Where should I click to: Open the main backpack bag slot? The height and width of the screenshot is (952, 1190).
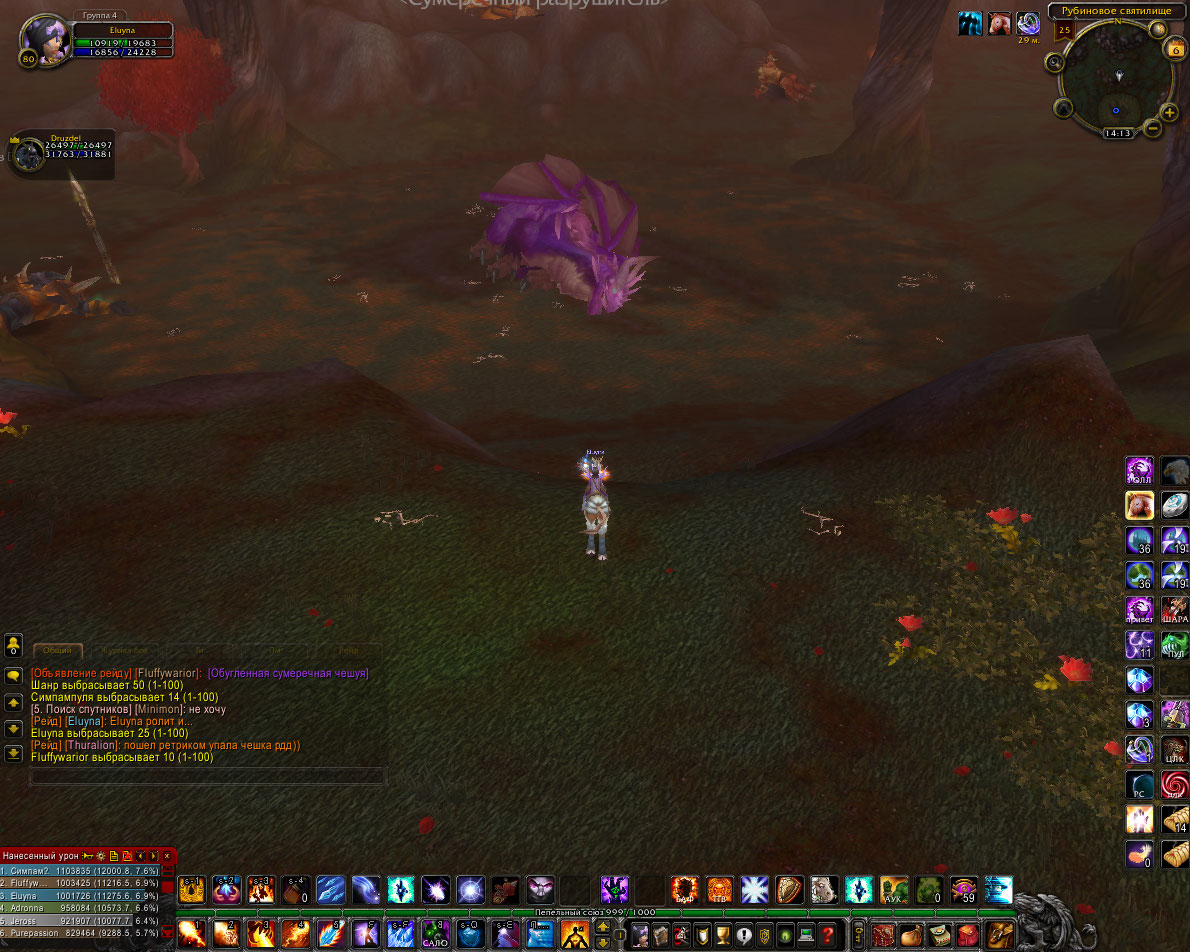[x=999, y=934]
